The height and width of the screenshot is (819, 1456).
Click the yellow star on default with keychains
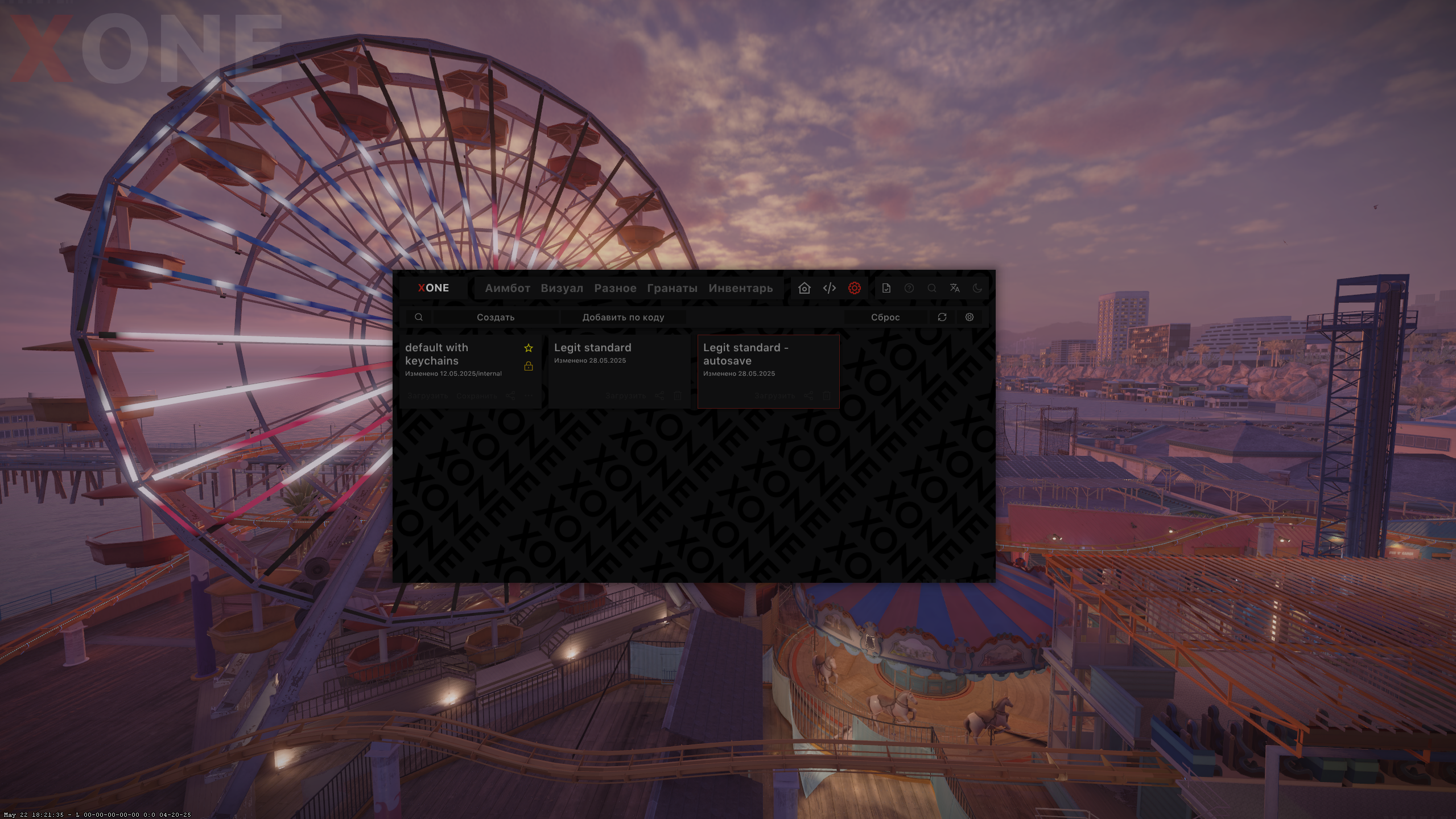(x=529, y=348)
